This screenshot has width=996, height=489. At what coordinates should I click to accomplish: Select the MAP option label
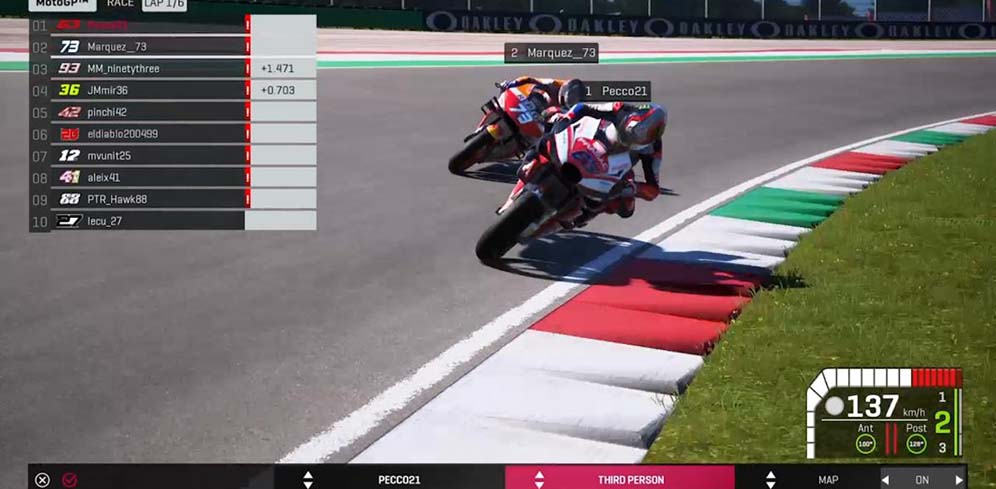click(828, 480)
